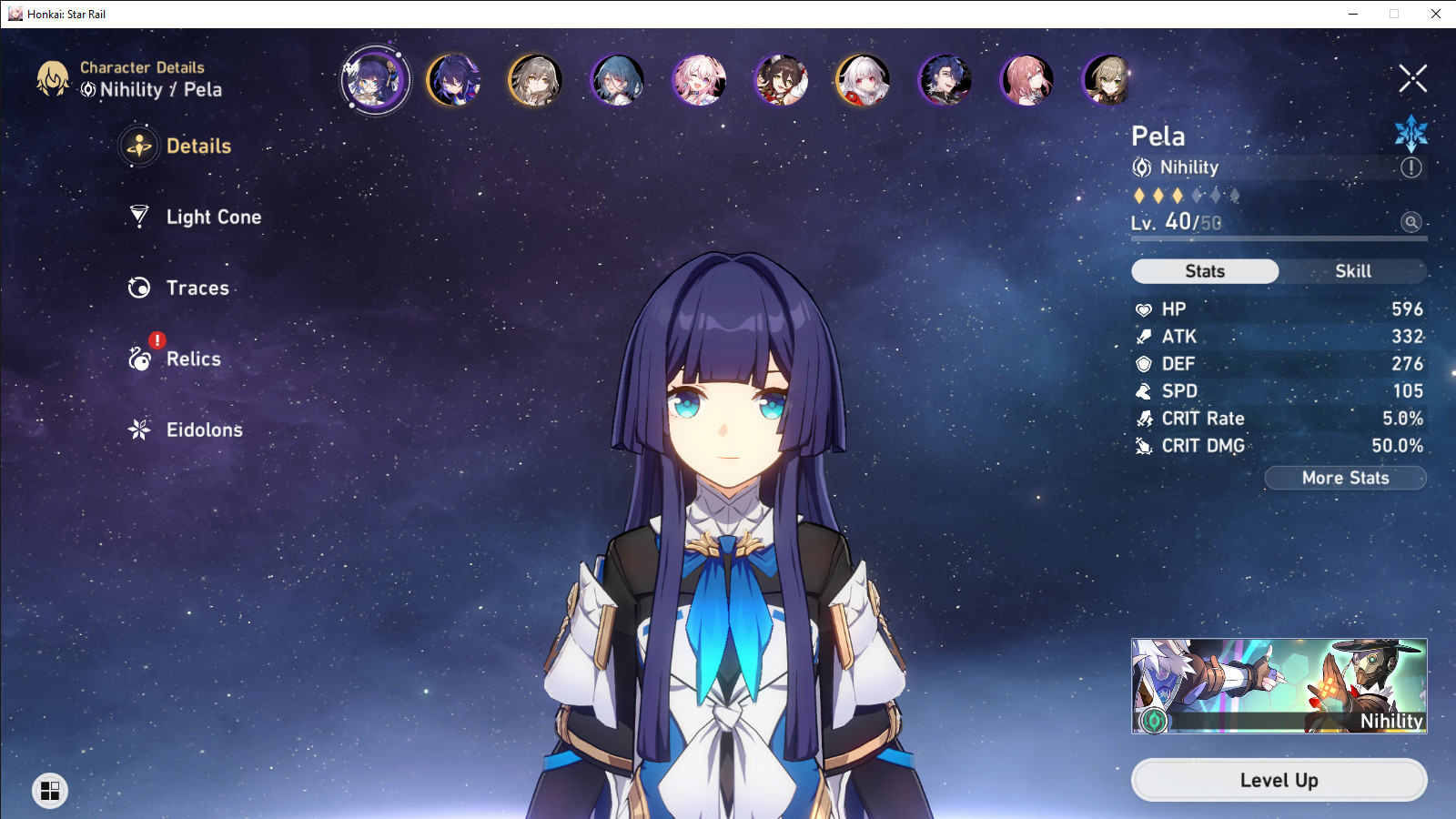
Task: Switch to the Skill tab
Action: coord(1353,270)
